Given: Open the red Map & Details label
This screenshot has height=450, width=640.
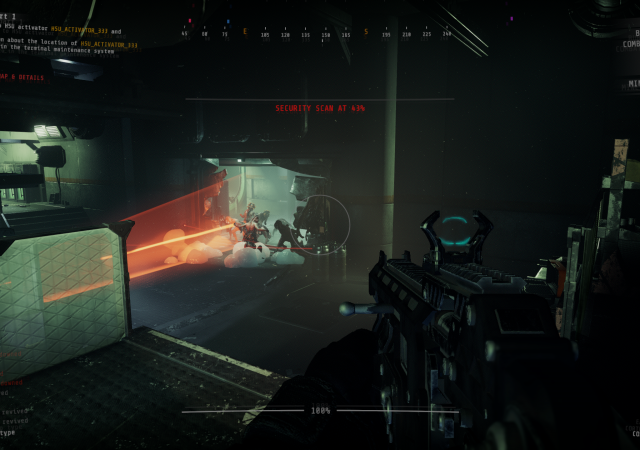Looking at the screenshot, I should coord(22,77).
